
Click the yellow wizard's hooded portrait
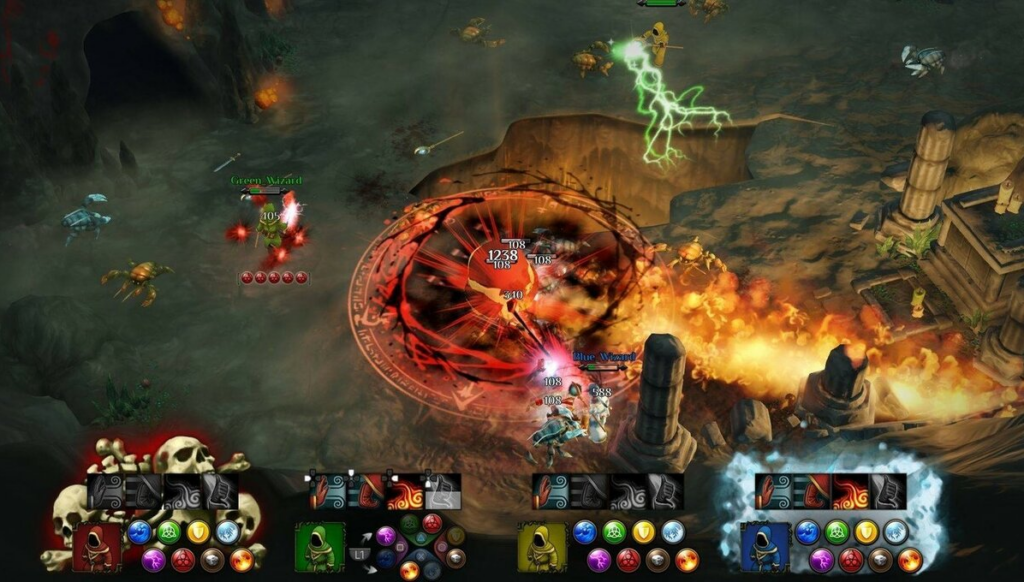tap(542, 547)
